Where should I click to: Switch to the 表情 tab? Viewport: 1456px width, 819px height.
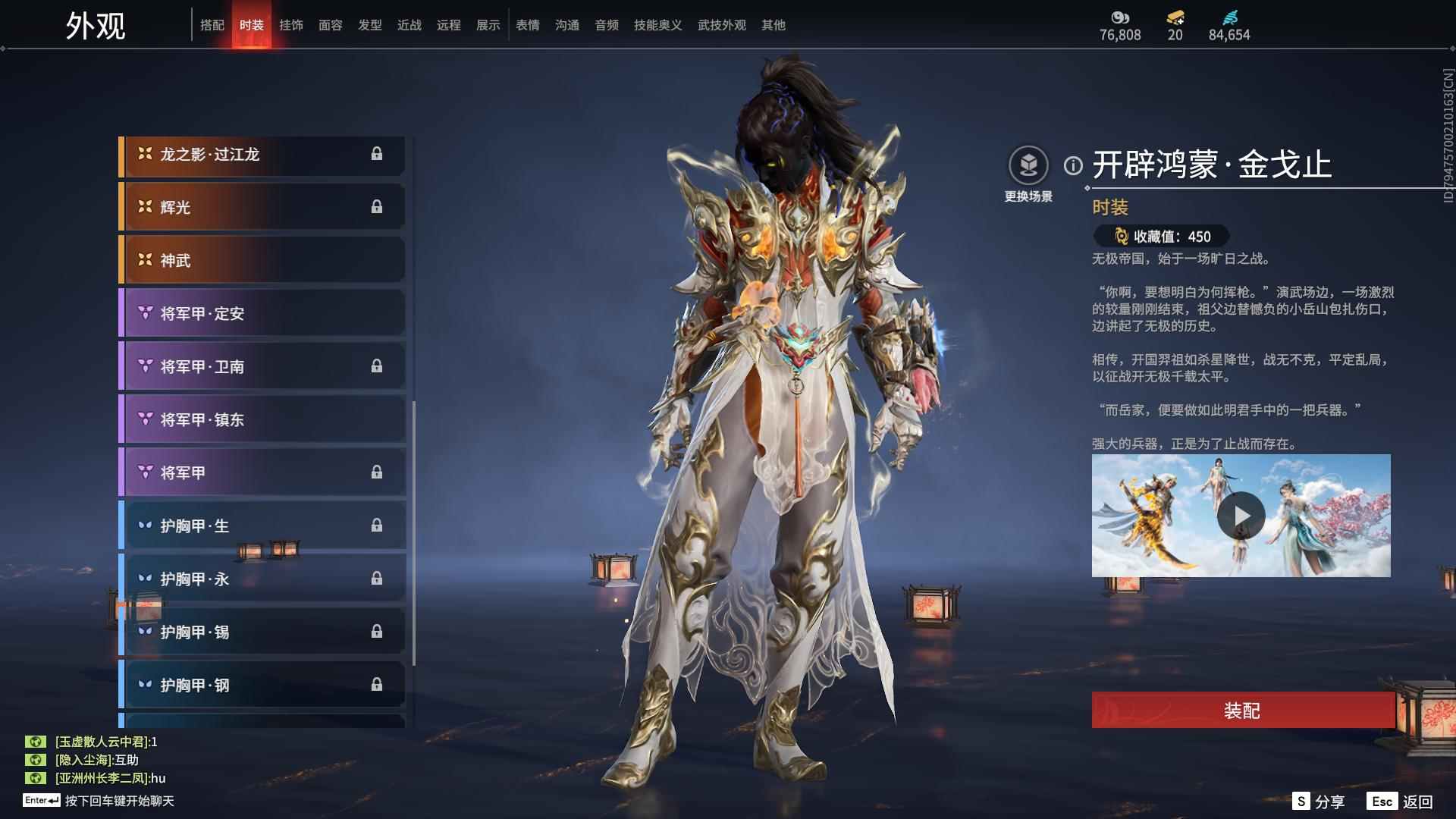527,24
